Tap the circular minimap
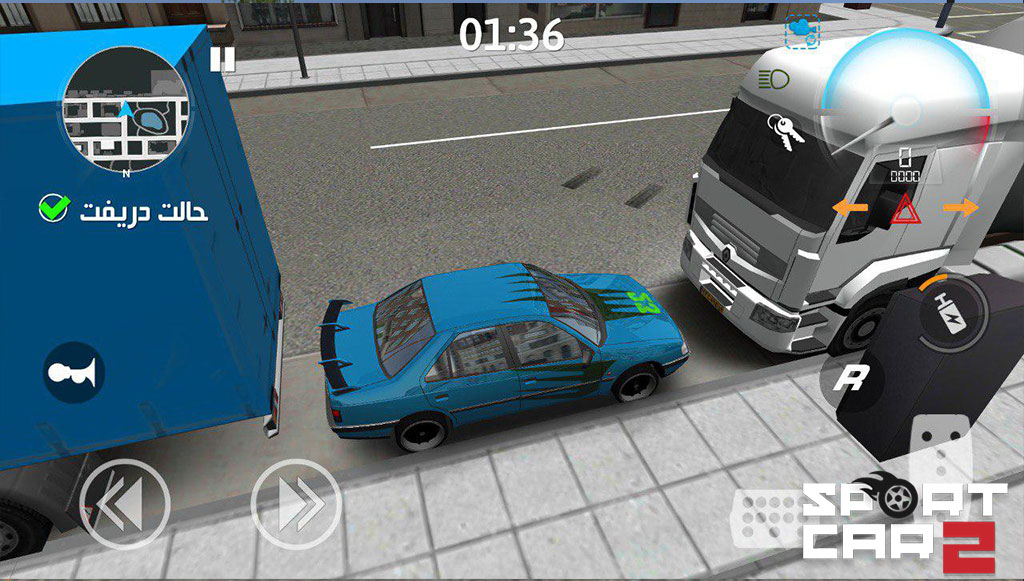The image size is (1024, 581). pos(123,107)
